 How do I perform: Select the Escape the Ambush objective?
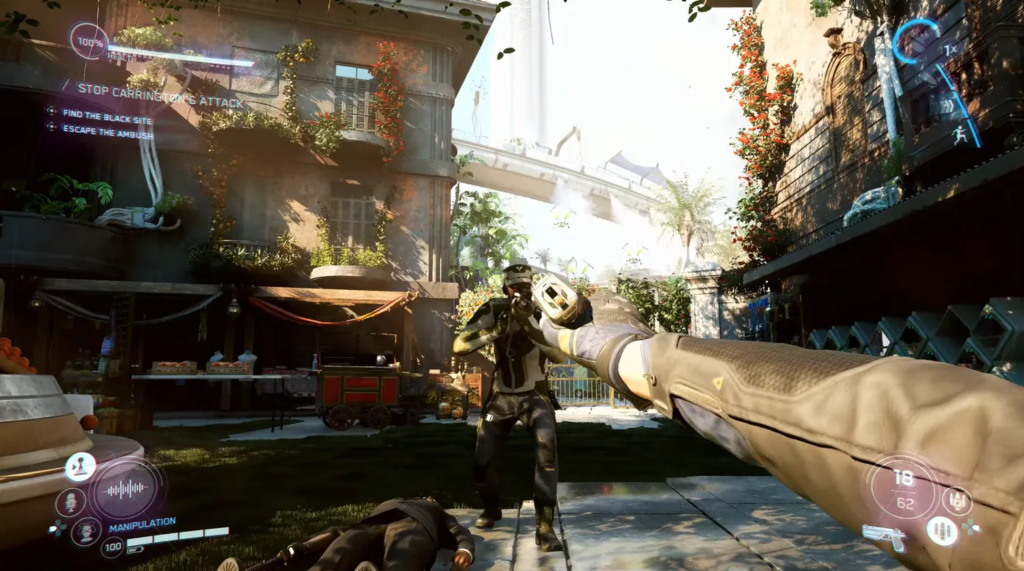click(106, 131)
